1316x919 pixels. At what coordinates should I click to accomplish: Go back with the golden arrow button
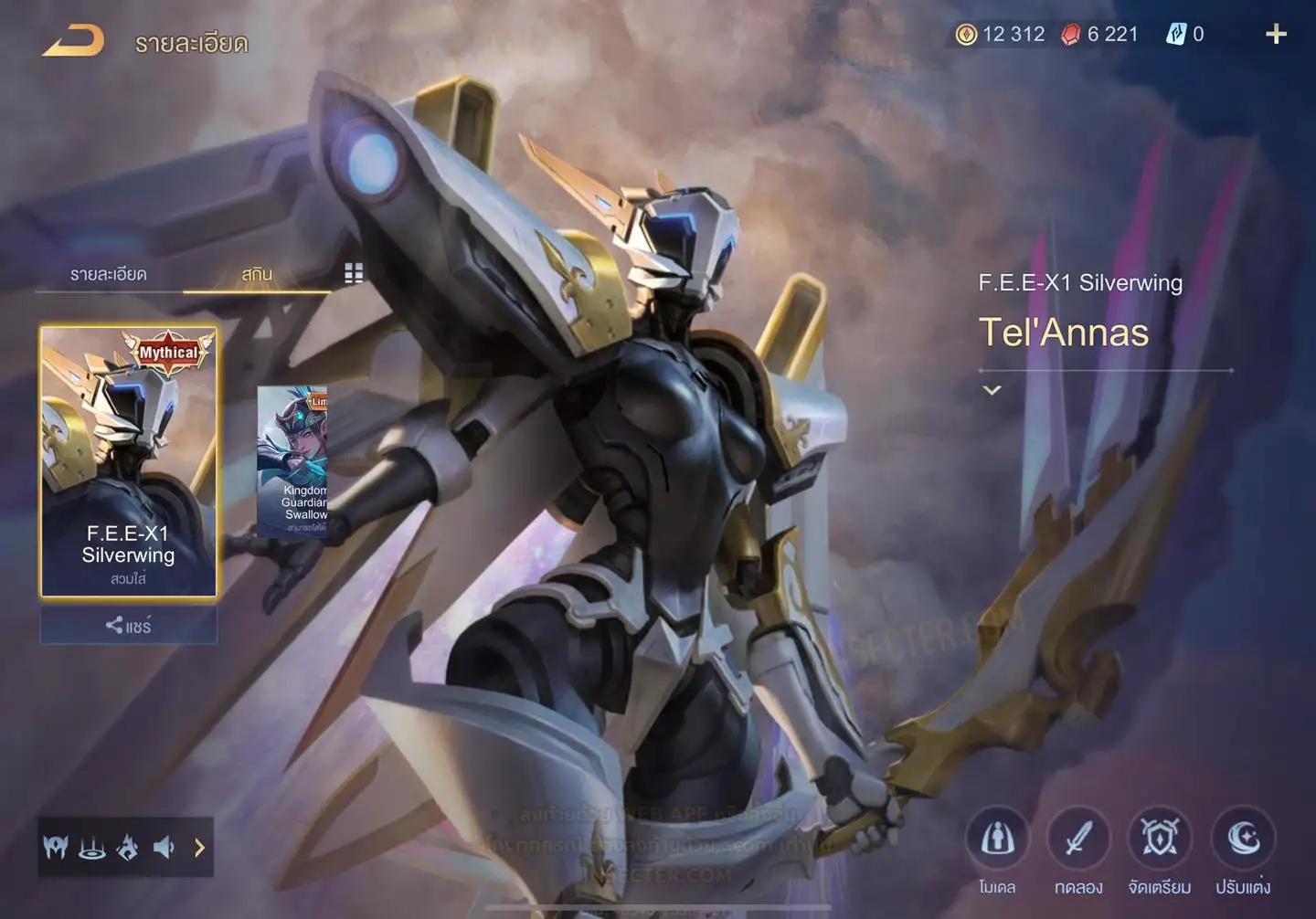tap(73, 41)
